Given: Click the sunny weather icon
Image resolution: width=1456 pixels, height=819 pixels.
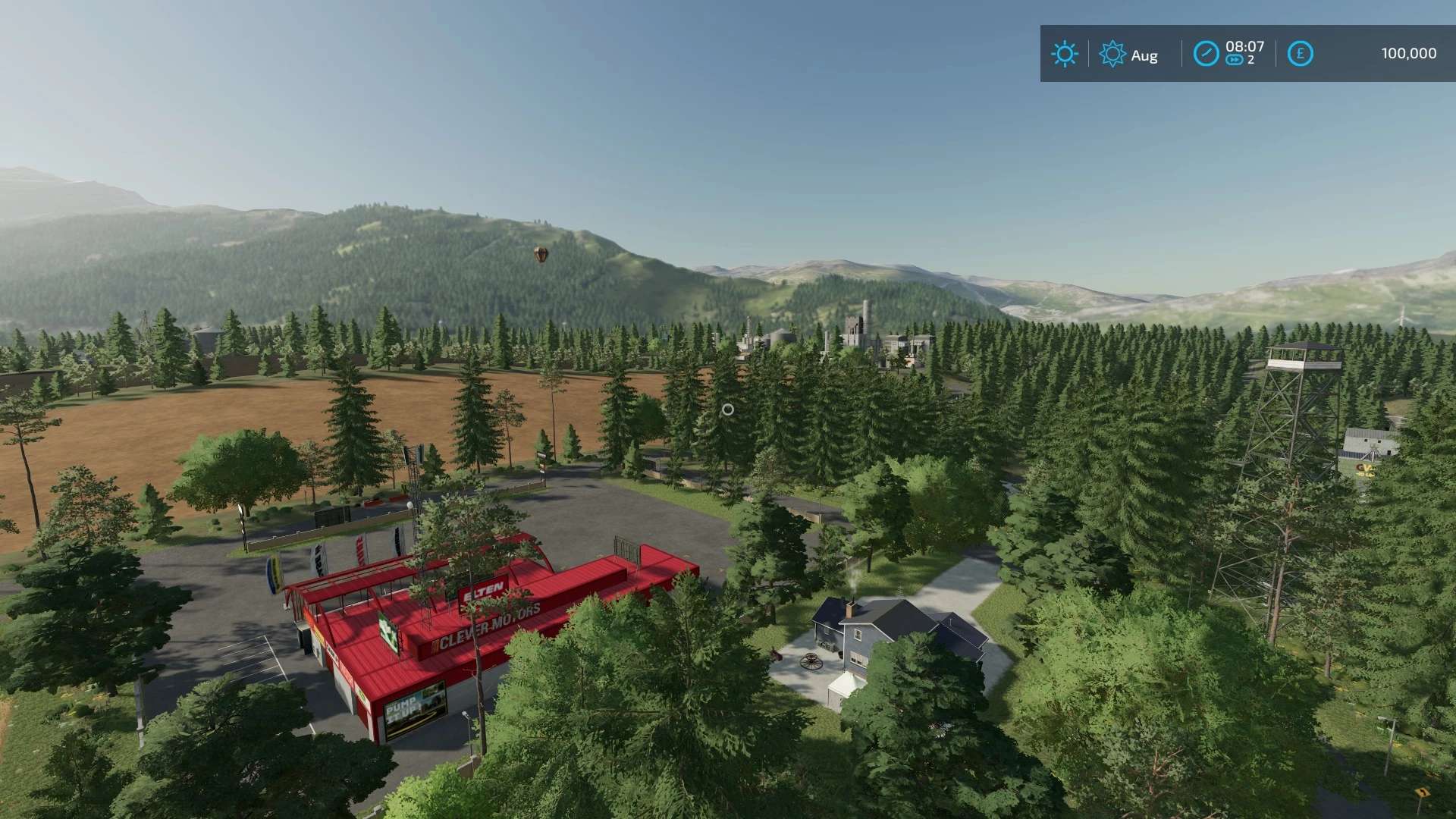Looking at the screenshot, I should coord(1064,54).
